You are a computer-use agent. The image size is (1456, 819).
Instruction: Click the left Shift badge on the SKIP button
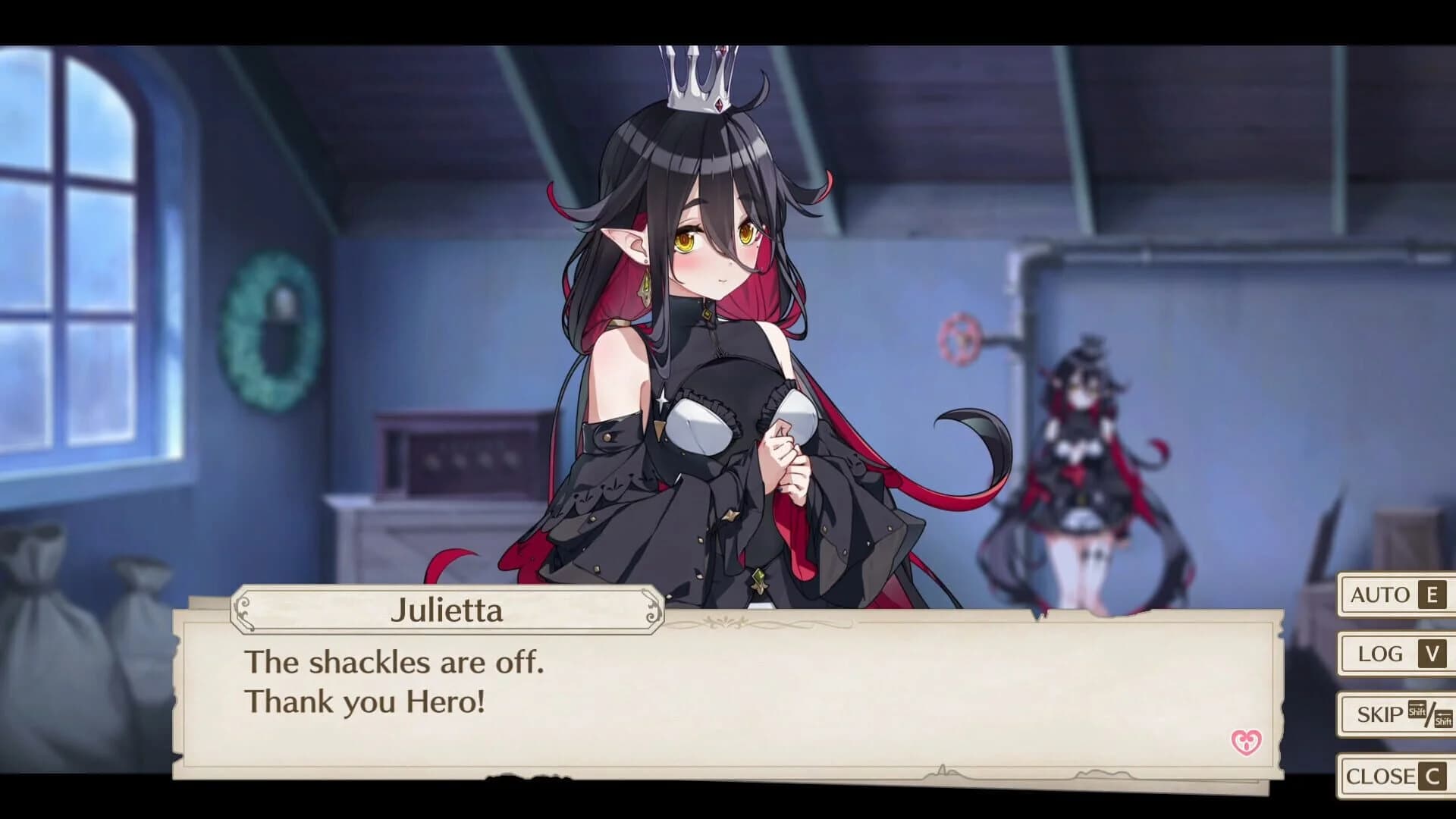[1417, 709]
